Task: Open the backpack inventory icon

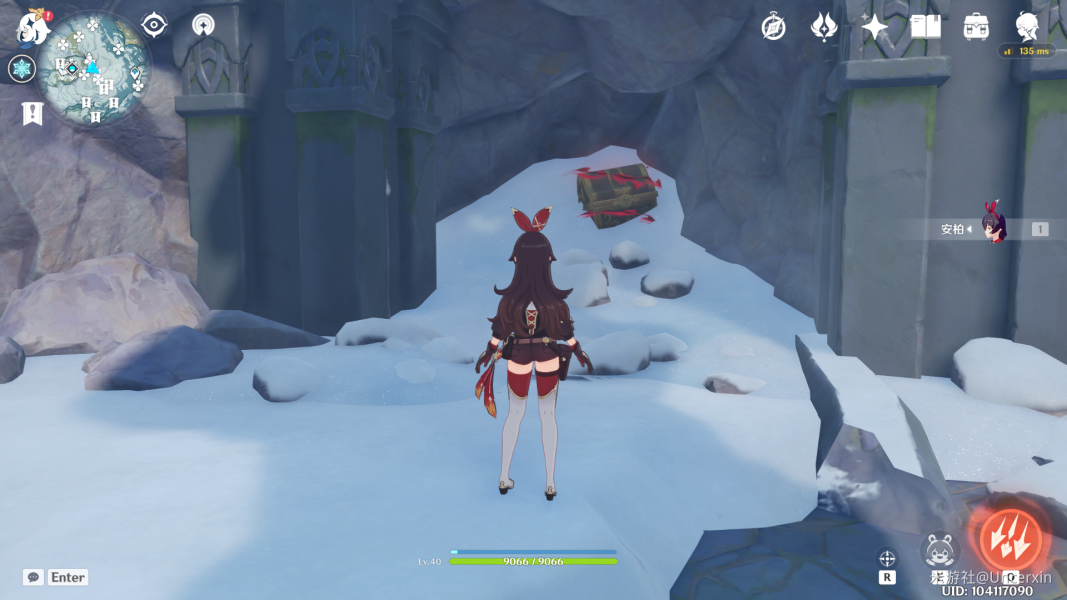Action: [976, 27]
